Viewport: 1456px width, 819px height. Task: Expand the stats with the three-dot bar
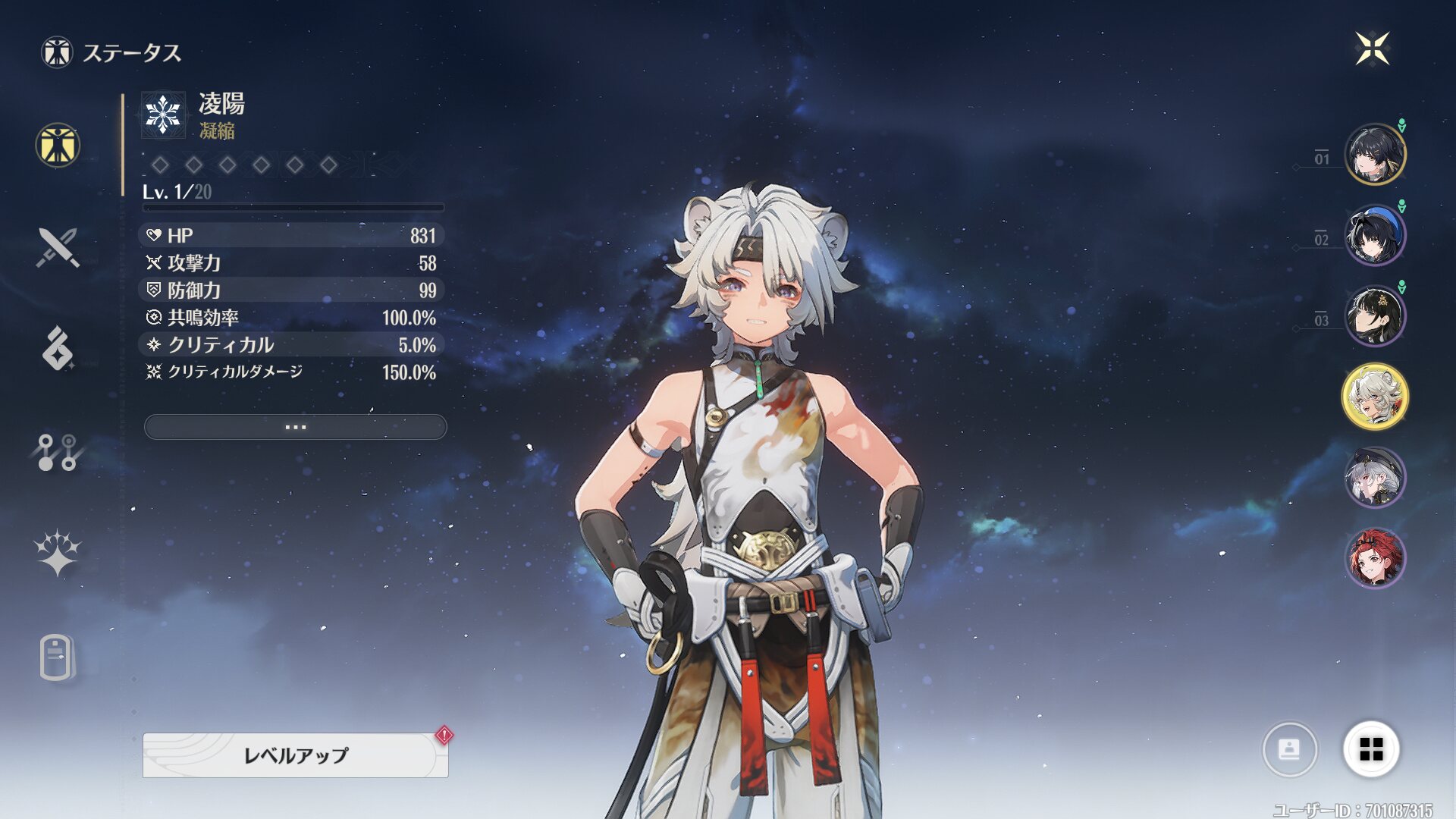pos(295,427)
